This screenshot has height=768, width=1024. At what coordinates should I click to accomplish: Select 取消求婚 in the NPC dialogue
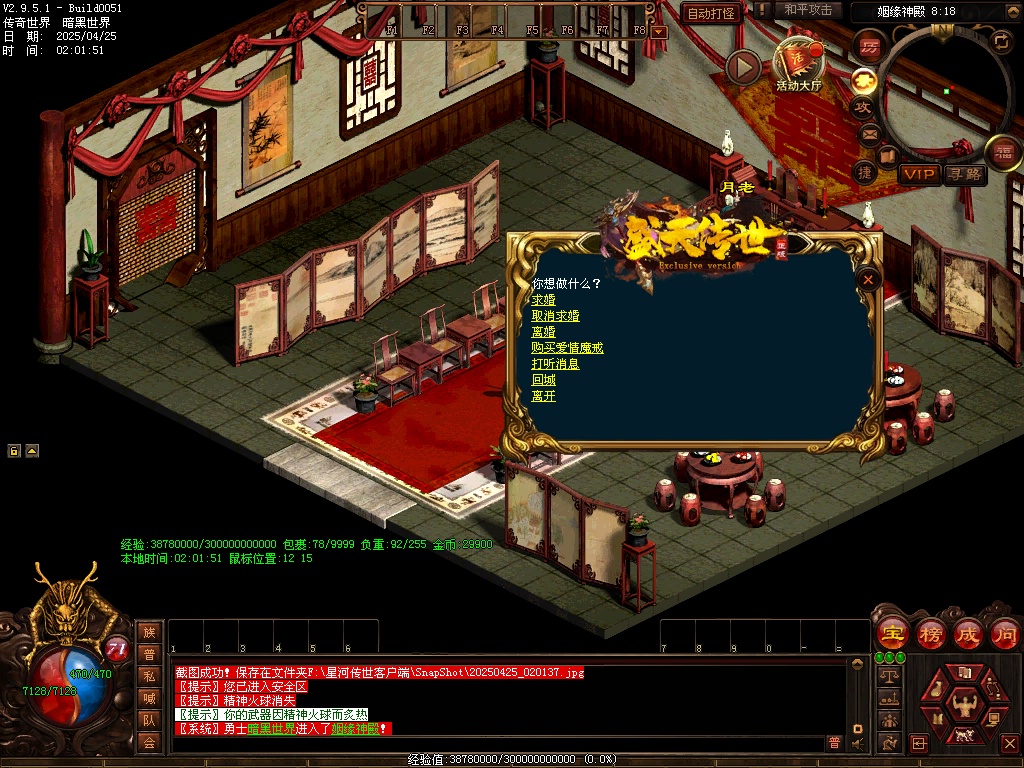(x=555, y=316)
